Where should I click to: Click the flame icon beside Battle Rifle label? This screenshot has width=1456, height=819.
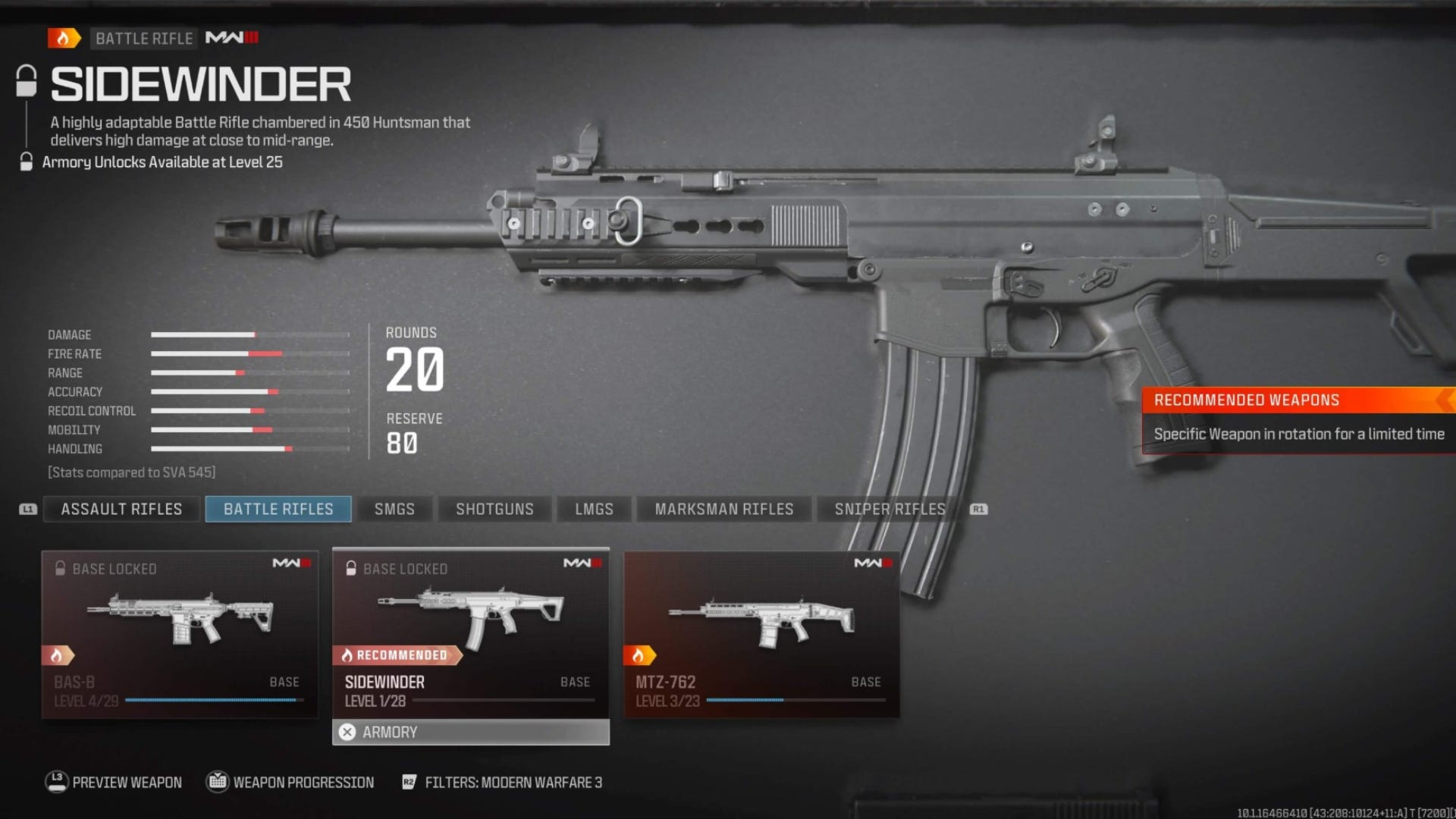tap(64, 38)
